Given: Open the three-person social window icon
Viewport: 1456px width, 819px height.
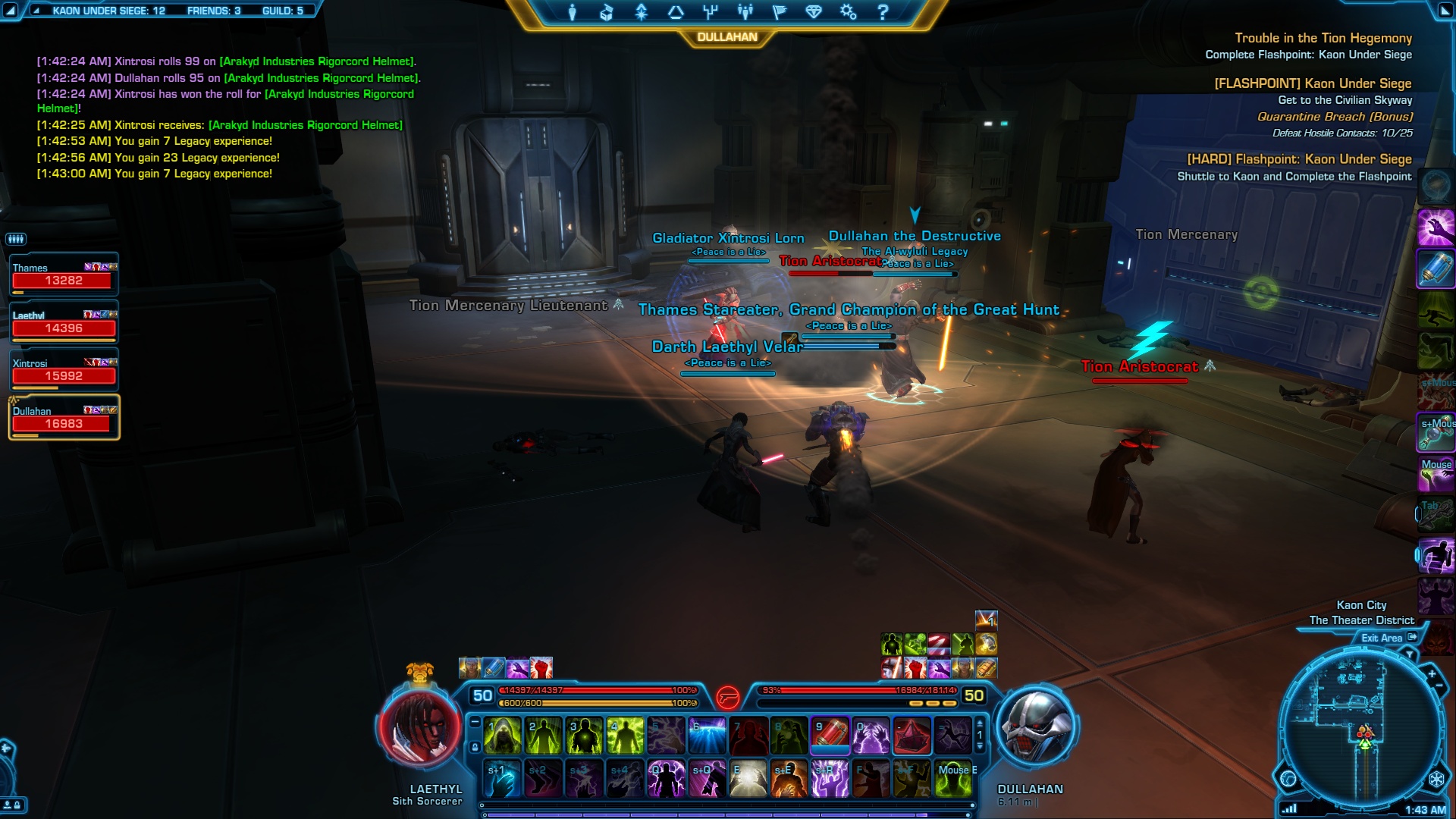Looking at the screenshot, I should pos(745,12).
